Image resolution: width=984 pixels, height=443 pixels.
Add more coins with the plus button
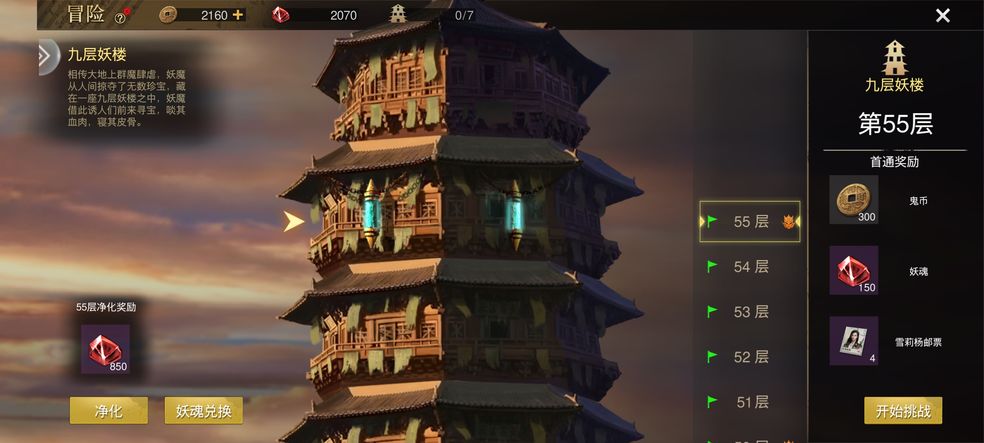(237, 15)
